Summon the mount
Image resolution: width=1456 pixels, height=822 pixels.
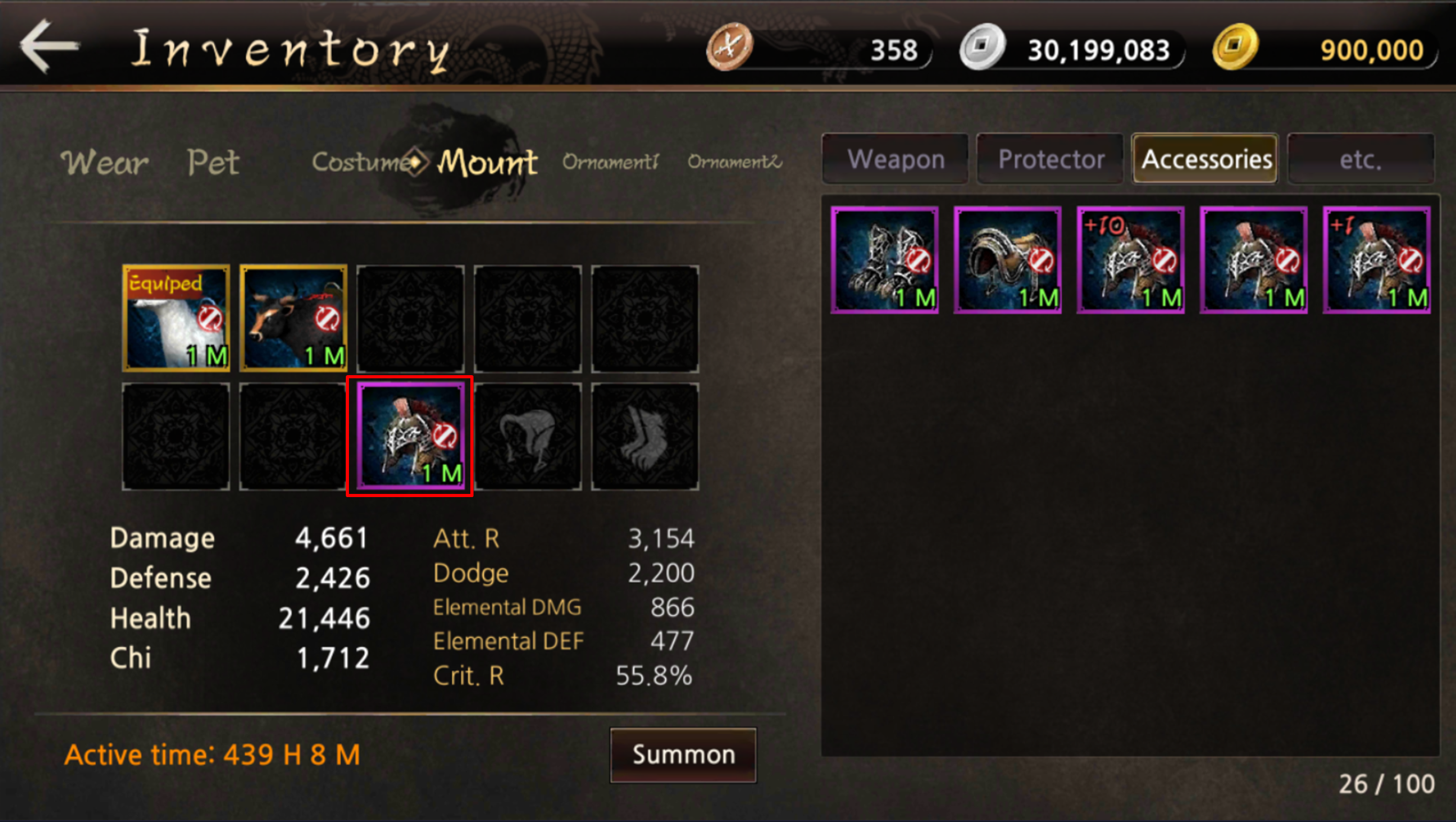[x=683, y=755]
